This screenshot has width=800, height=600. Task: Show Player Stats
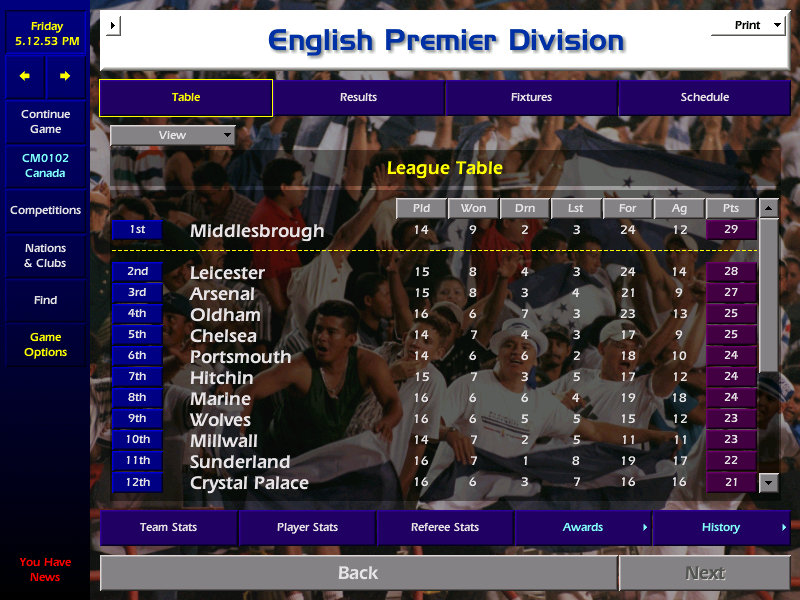pyautogui.click(x=307, y=527)
